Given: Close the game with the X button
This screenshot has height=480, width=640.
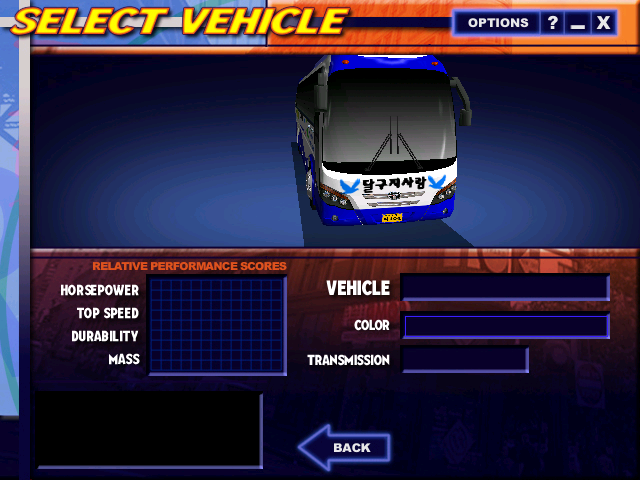Looking at the screenshot, I should click(x=603, y=22).
